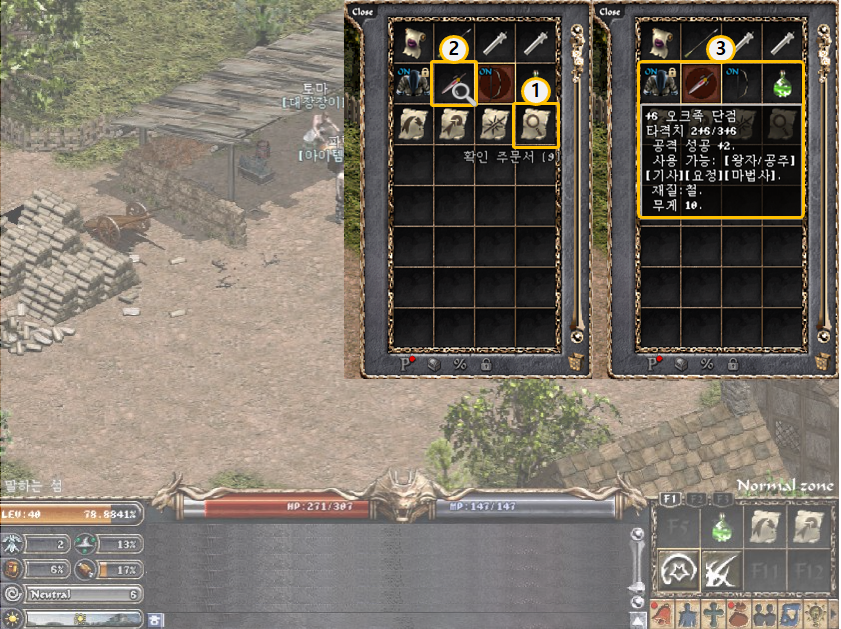Viewport: 841px width, 629px height.
Task: Activate the crescent and star skill icon
Action: pos(676,572)
